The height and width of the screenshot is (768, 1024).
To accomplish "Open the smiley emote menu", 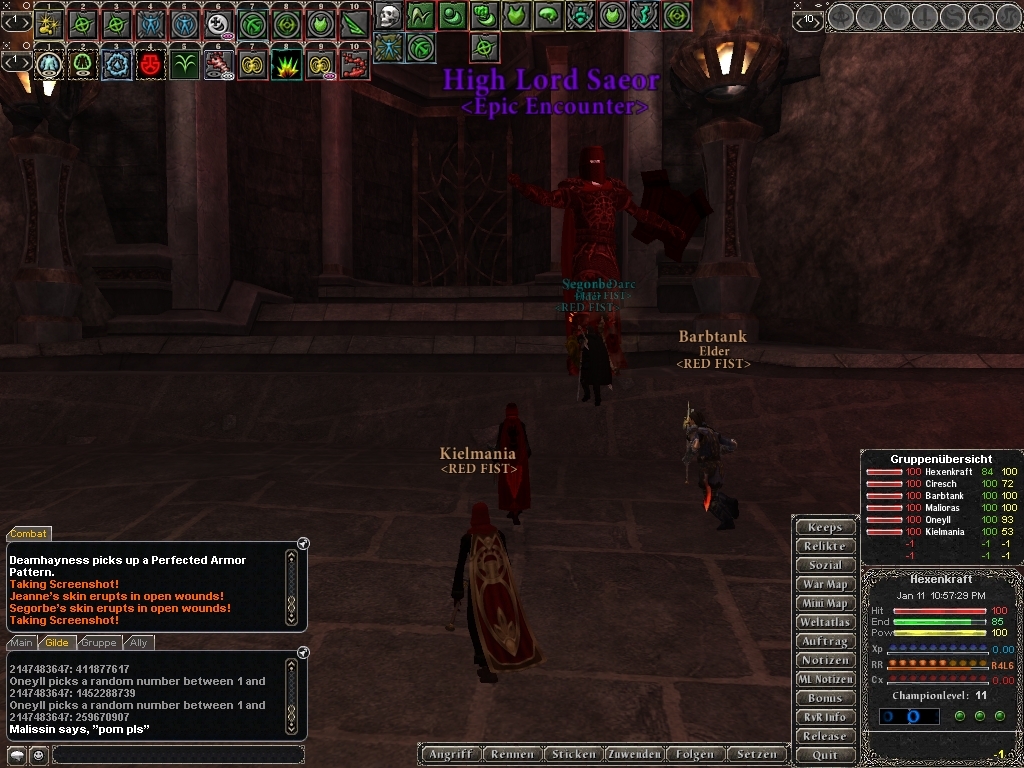I will click(x=38, y=755).
